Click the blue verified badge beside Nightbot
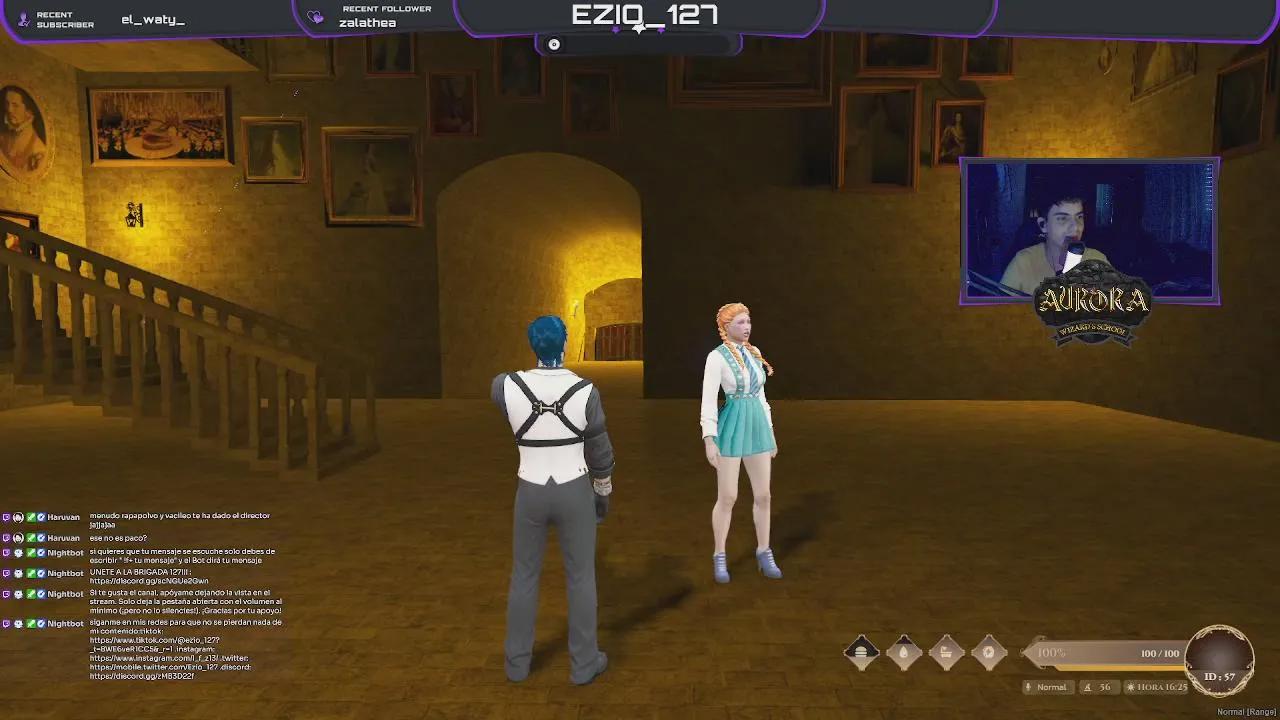Viewport: 1280px width, 720px height. pyautogui.click(x=41, y=552)
